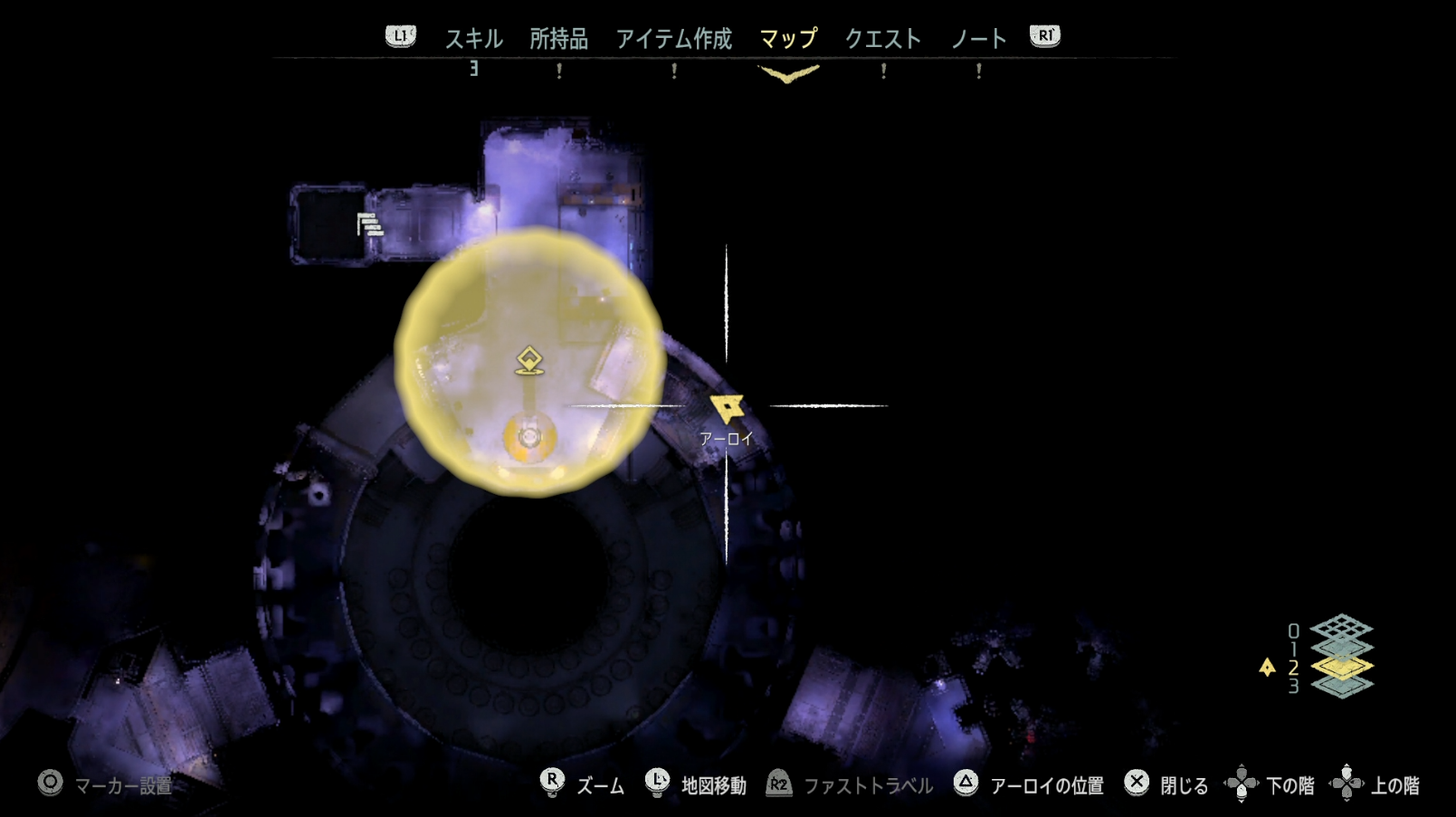The width and height of the screenshot is (1456, 817).
Task: Switch to the クエスト tab
Action: (883, 38)
